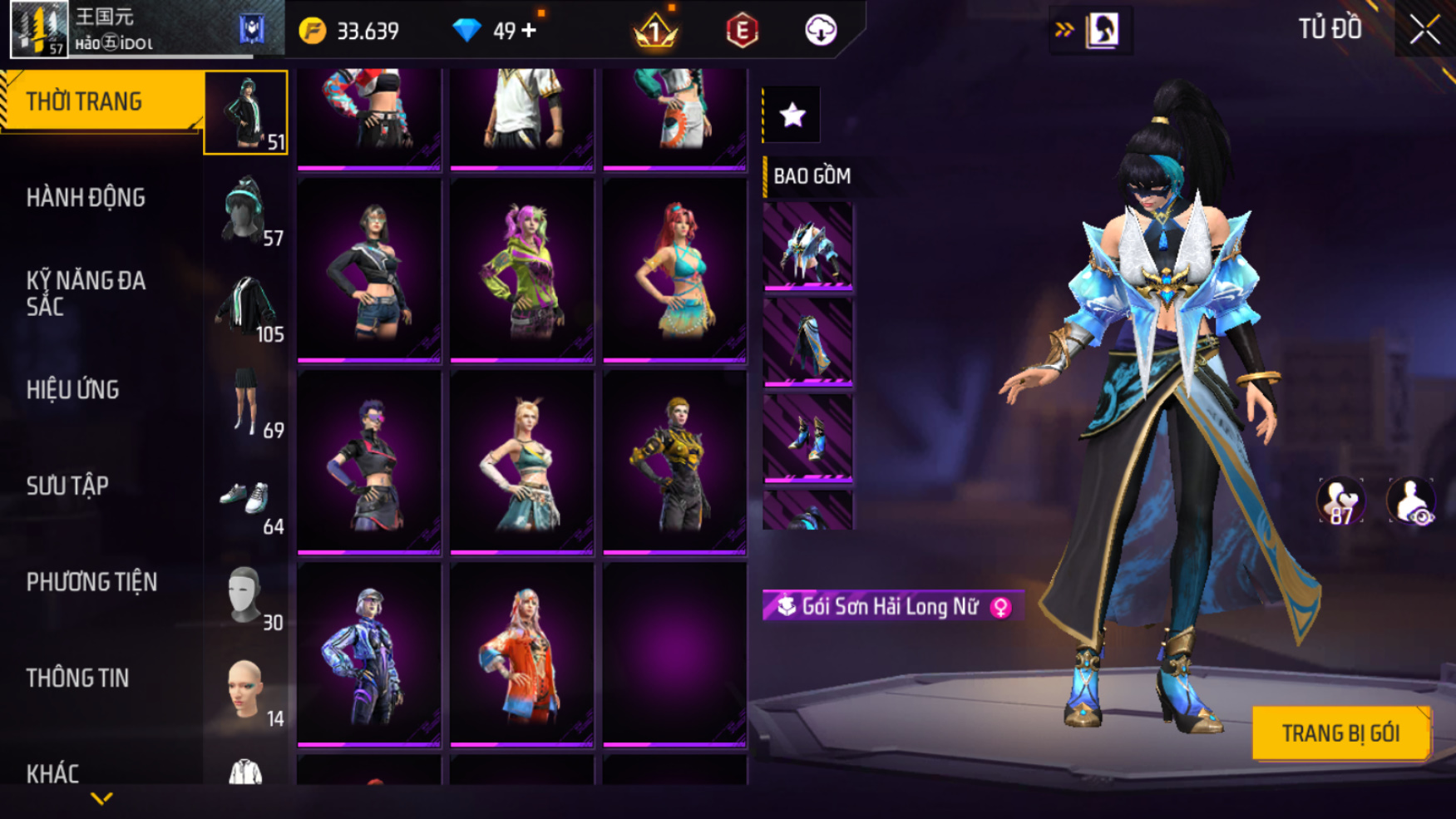Switch to the Thông Tin tab
This screenshot has height=819, width=1456.
[78, 678]
